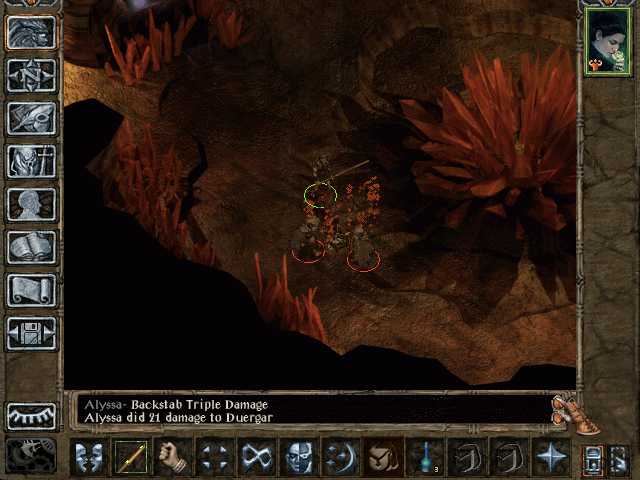Open the area map with the compass button

32,76
